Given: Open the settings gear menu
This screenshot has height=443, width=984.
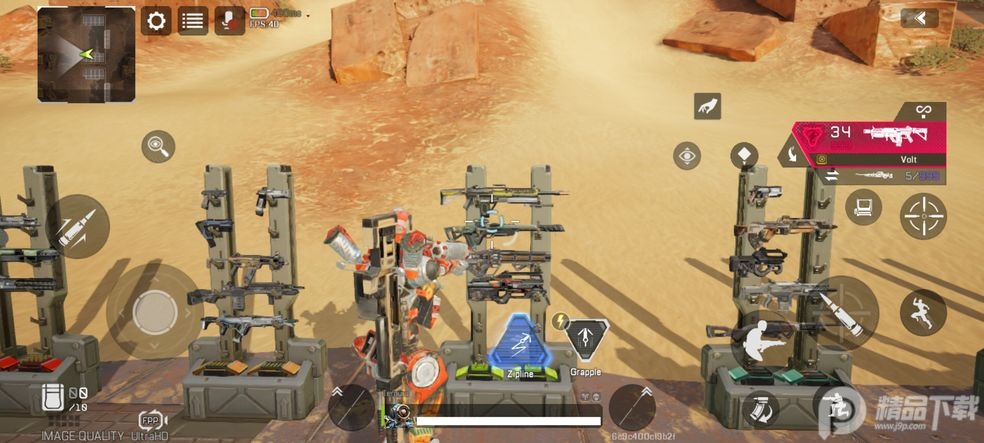Looking at the screenshot, I should click(x=155, y=20).
